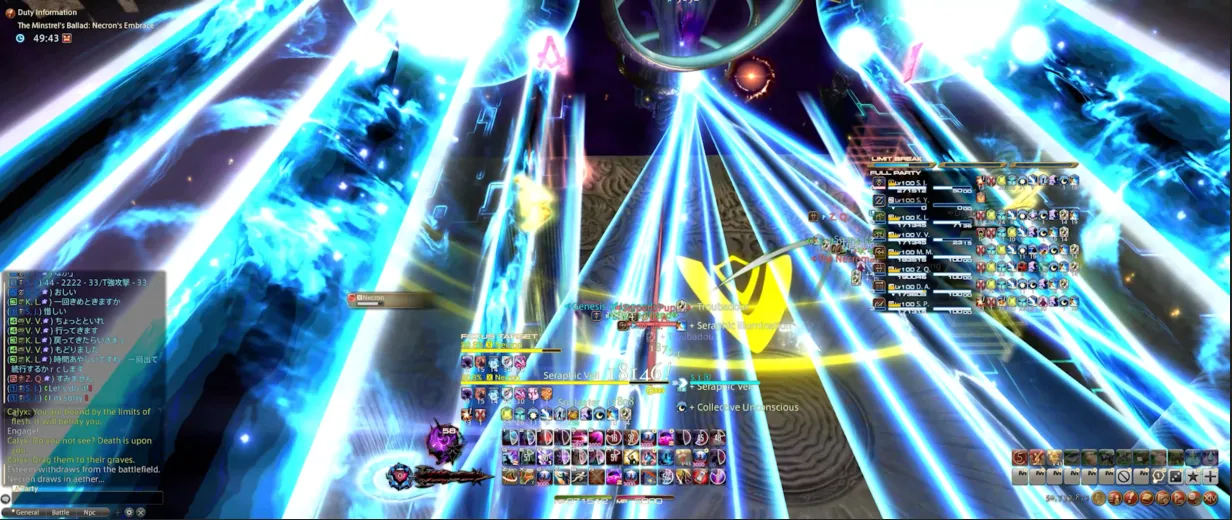The image size is (1232, 520).
Task: Click the plus sign marker icon
Action: 1210,477
